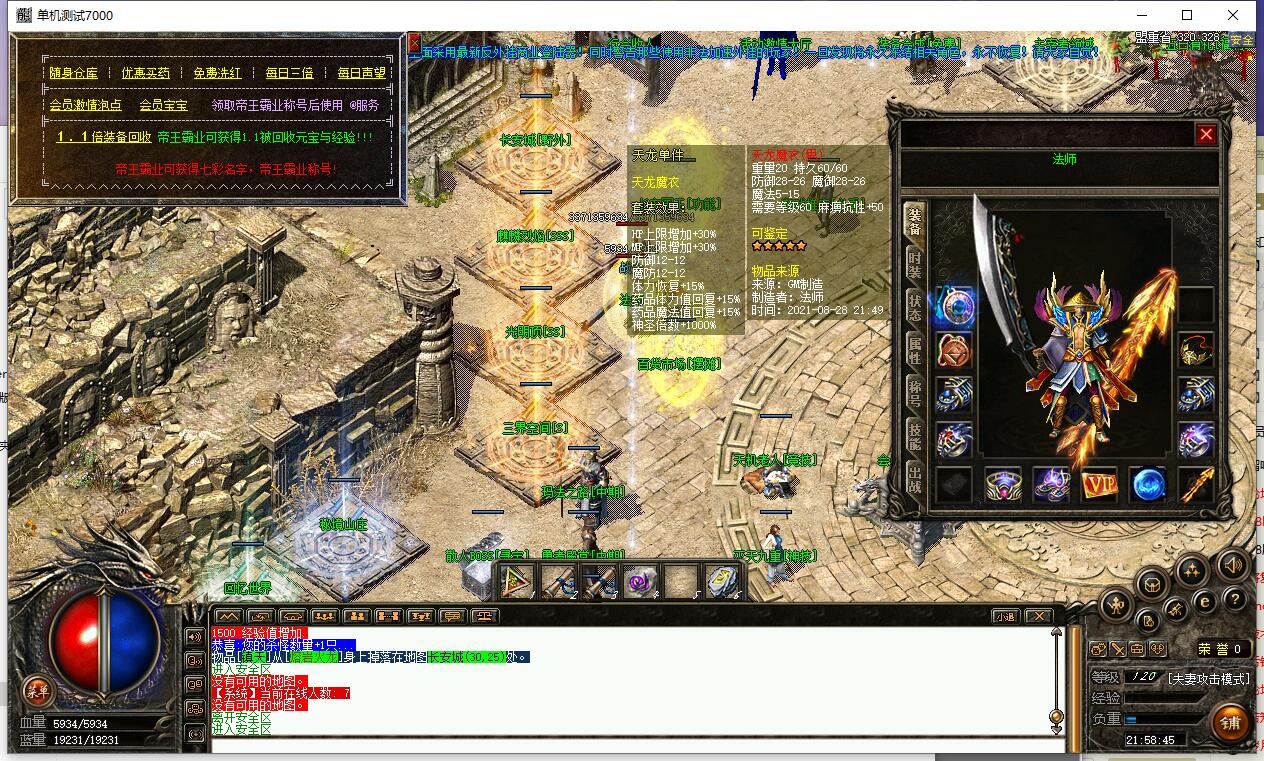Image resolution: width=1264 pixels, height=761 pixels.
Task: Select the VIP badge equipment slot
Action: coord(1099,485)
